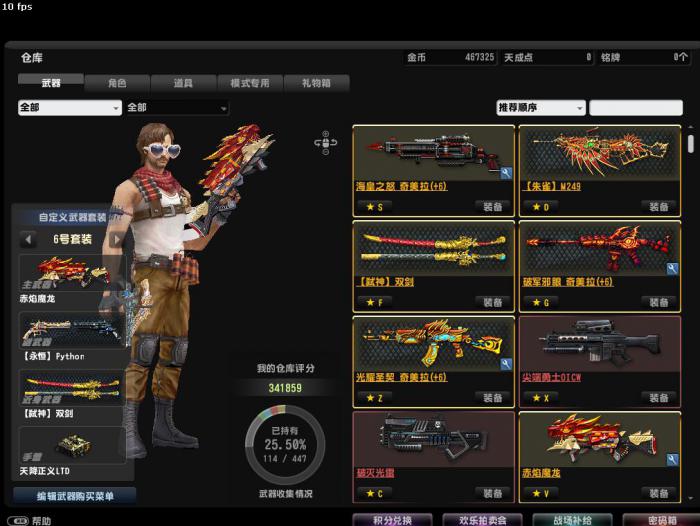Open the 推荐顺序 sort dropdown
The height and width of the screenshot is (526, 700).
coord(541,108)
